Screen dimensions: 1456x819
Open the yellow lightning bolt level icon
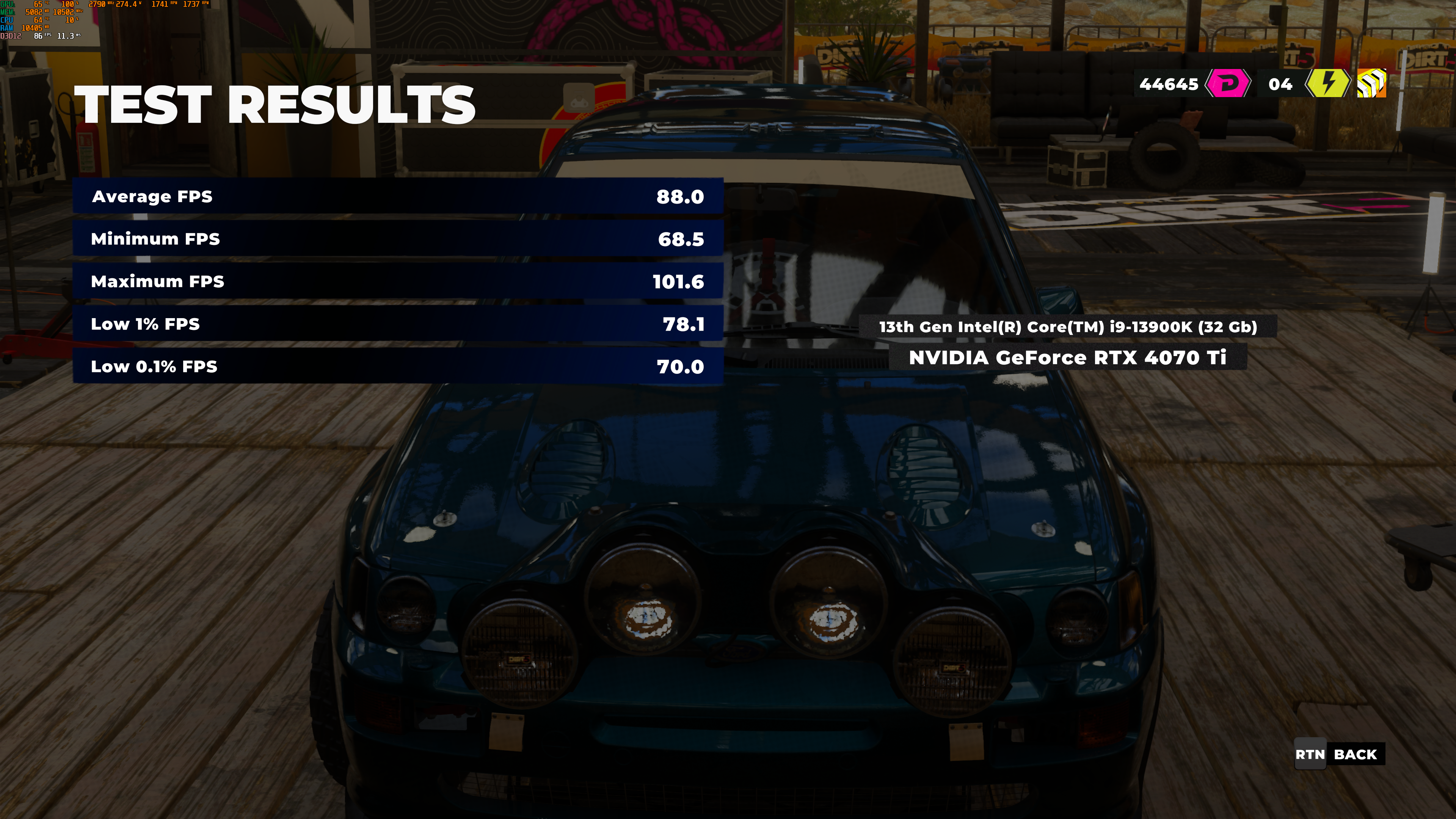(x=1327, y=84)
